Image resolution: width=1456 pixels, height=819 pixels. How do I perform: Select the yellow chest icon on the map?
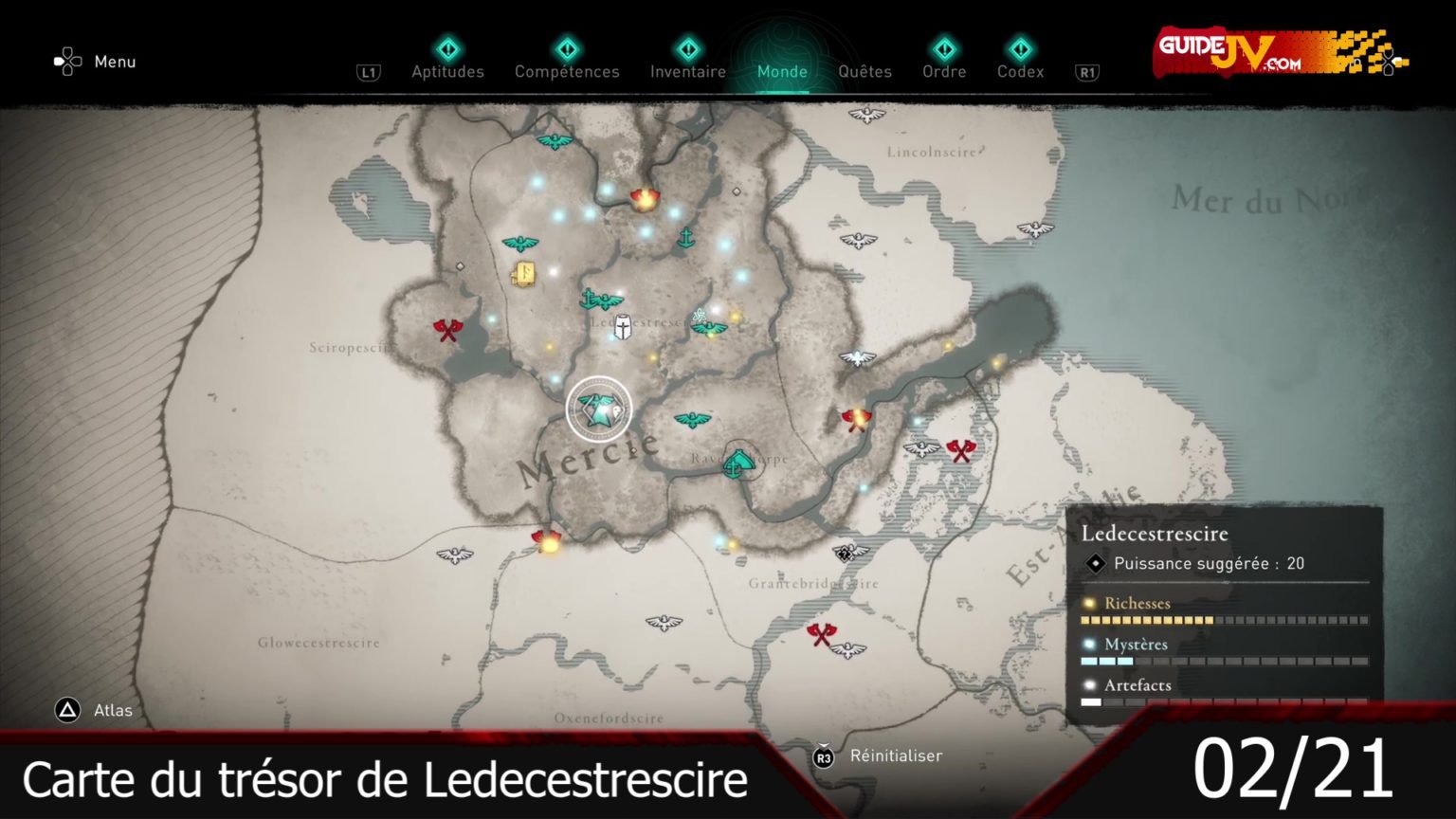pos(523,275)
